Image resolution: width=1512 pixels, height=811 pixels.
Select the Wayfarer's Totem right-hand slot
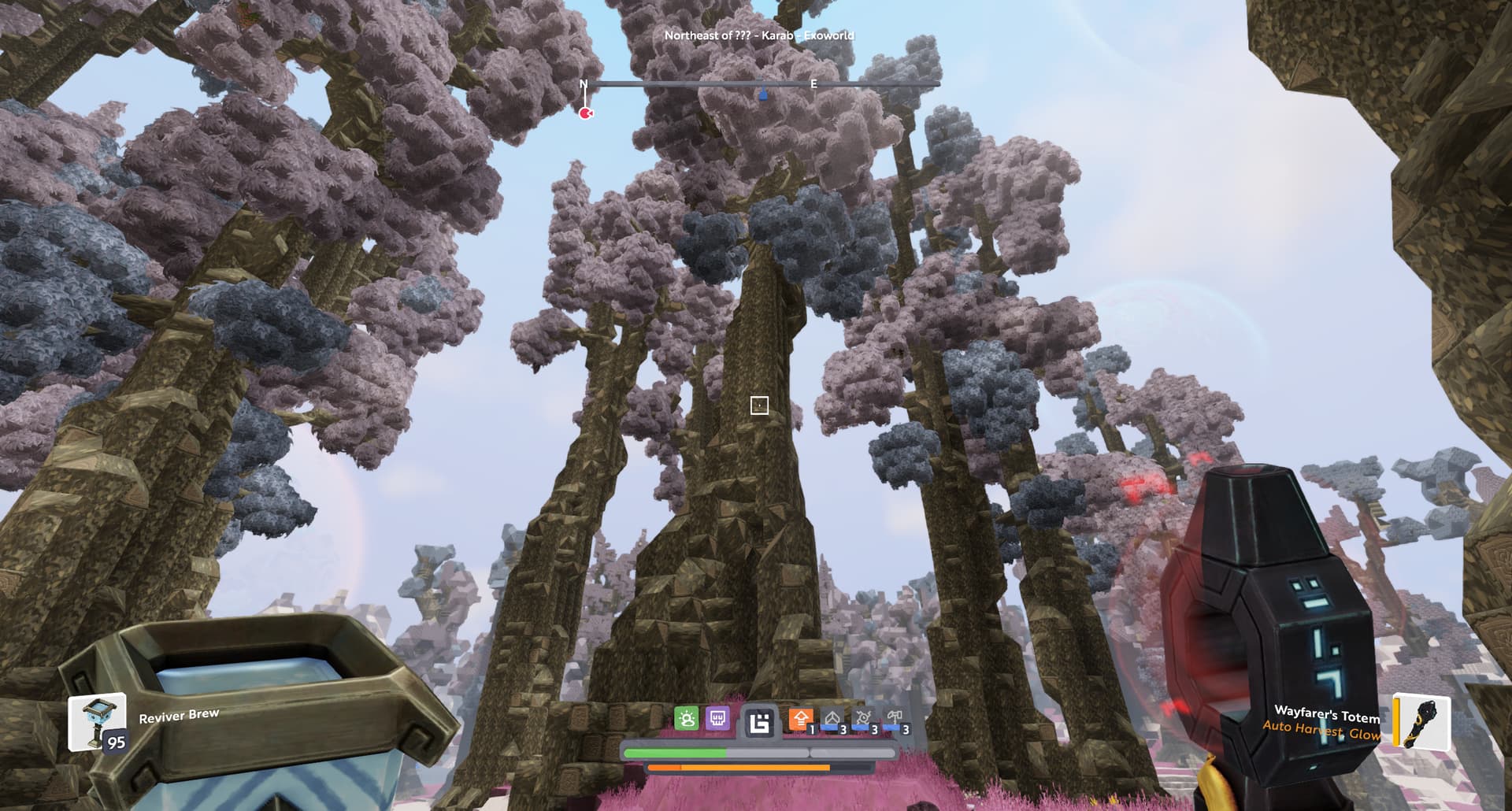1422,720
